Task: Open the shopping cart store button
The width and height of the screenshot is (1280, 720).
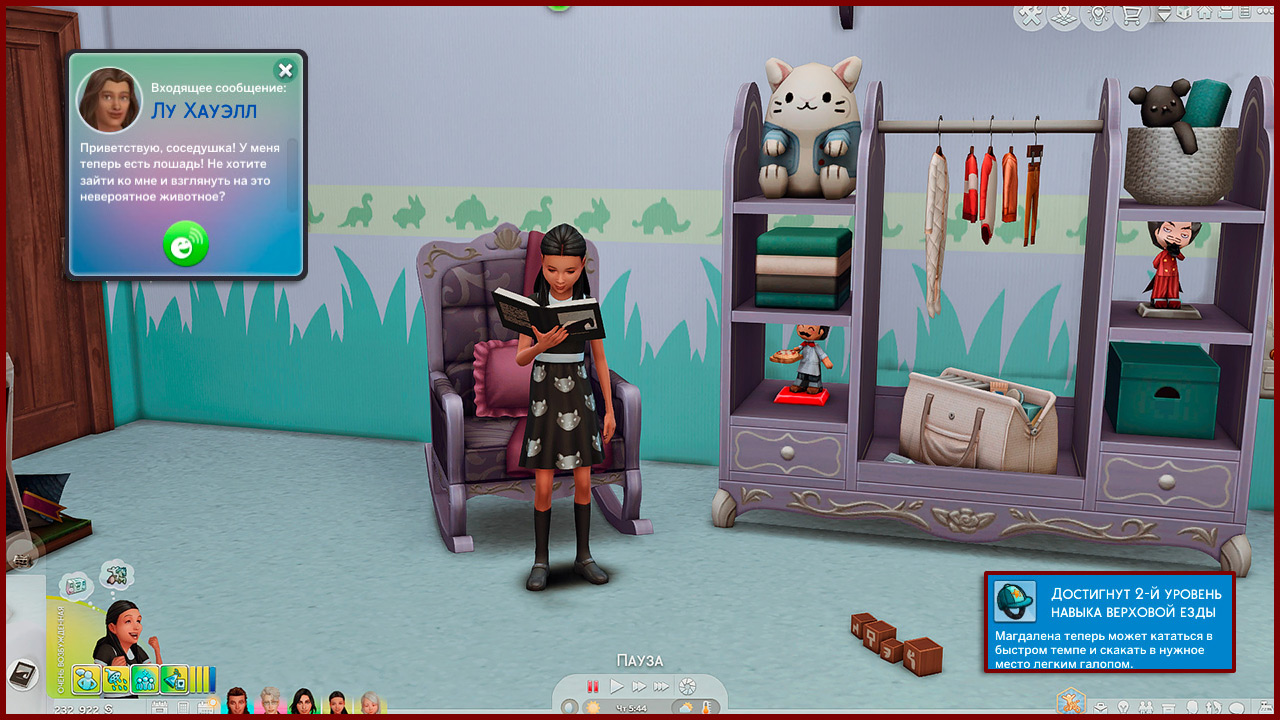Action: (1131, 15)
